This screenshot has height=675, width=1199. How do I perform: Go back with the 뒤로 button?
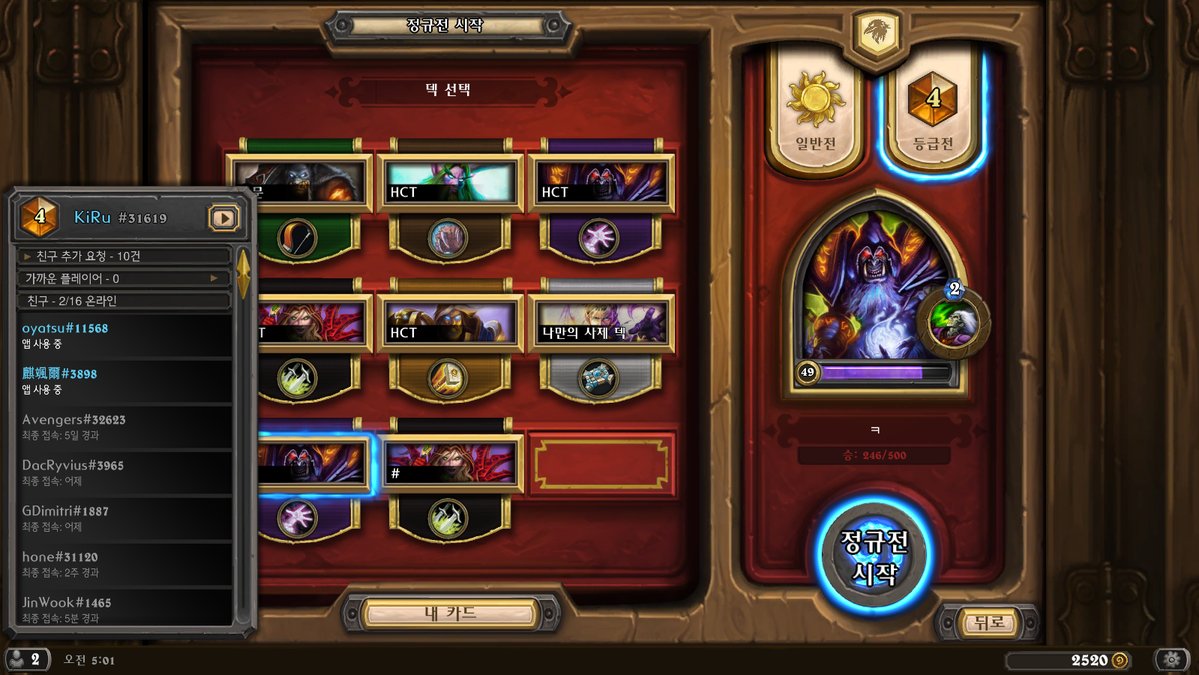tap(988, 623)
